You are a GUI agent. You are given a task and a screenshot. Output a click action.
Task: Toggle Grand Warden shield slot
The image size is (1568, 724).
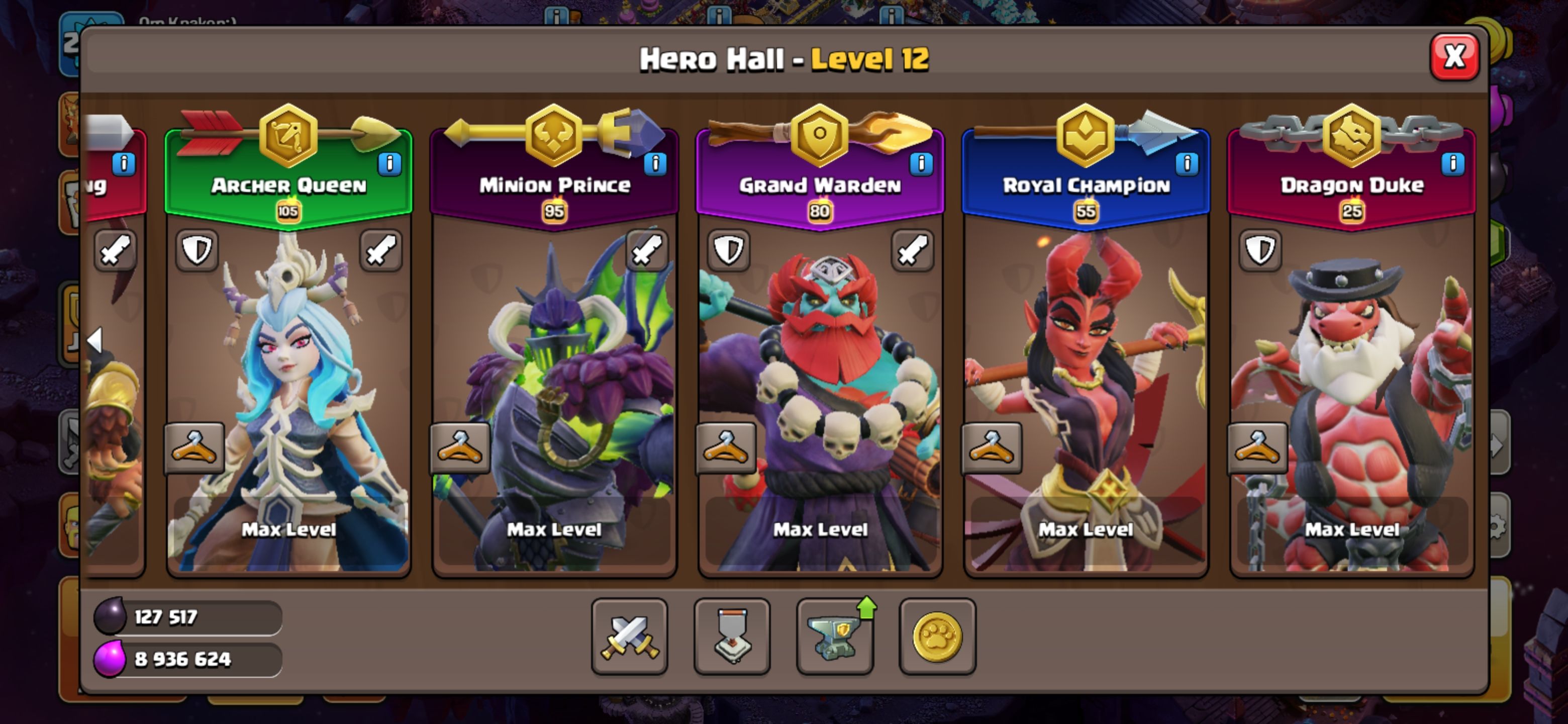click(x=728, y=250)
